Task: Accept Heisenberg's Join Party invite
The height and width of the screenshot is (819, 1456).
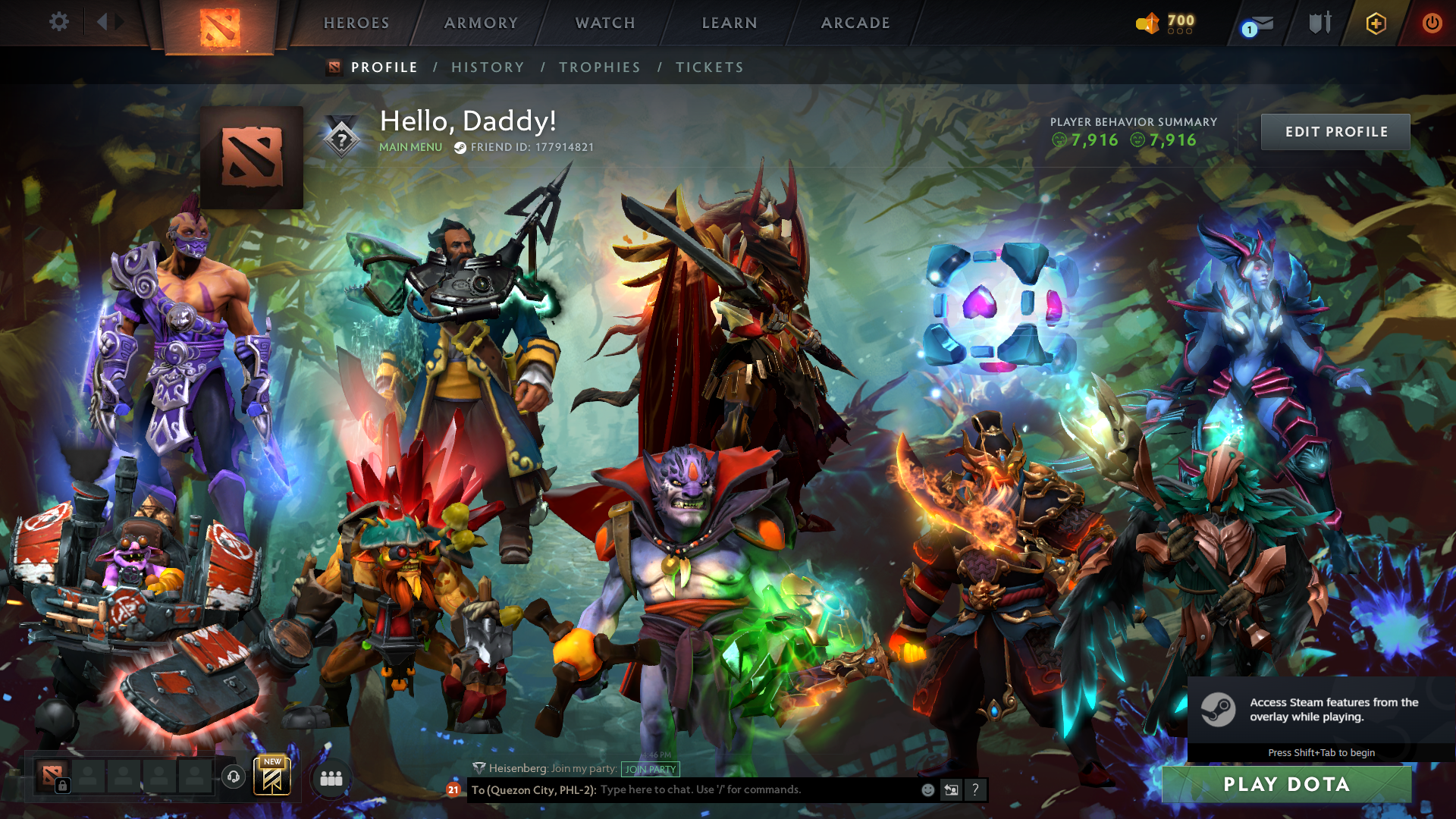Action: [650, 769]
